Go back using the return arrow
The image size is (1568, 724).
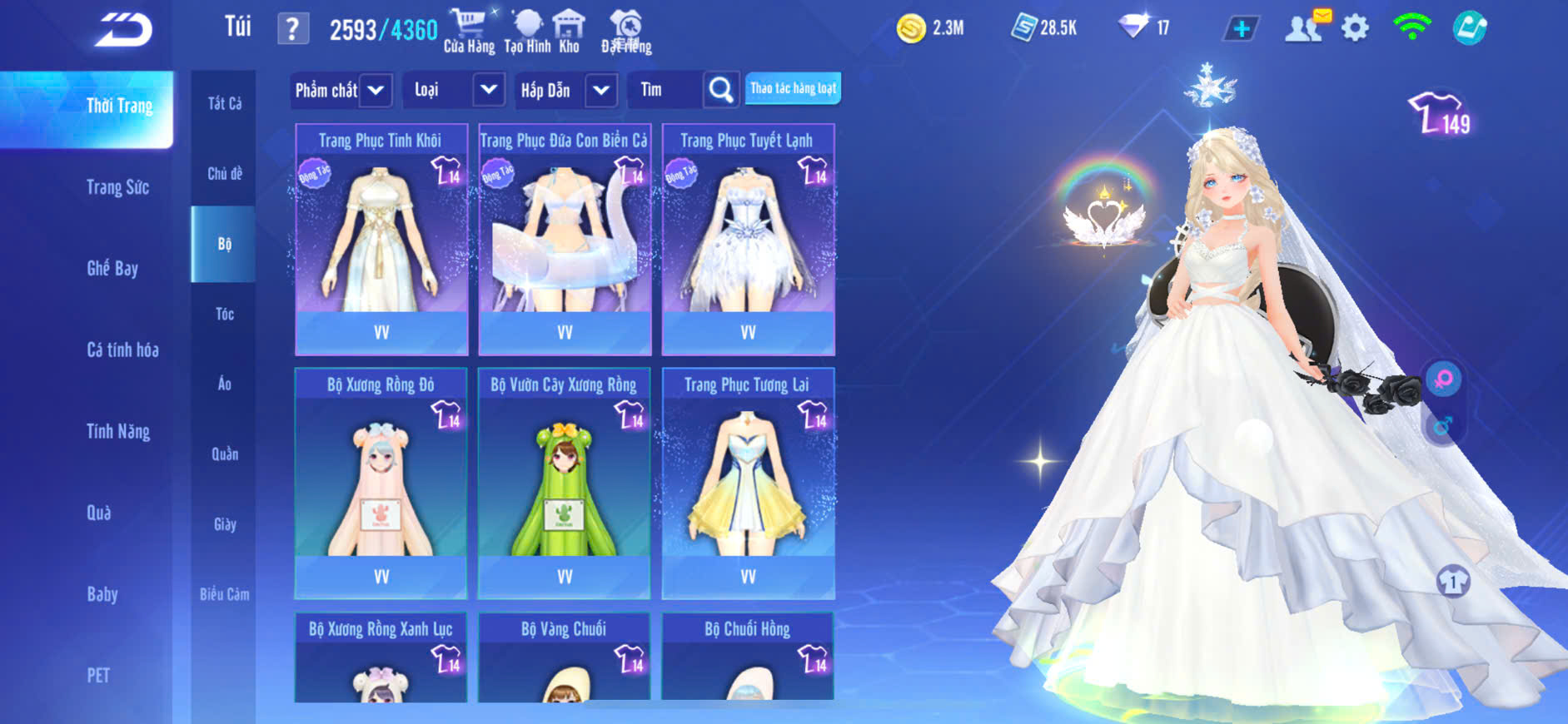(123, 30)
